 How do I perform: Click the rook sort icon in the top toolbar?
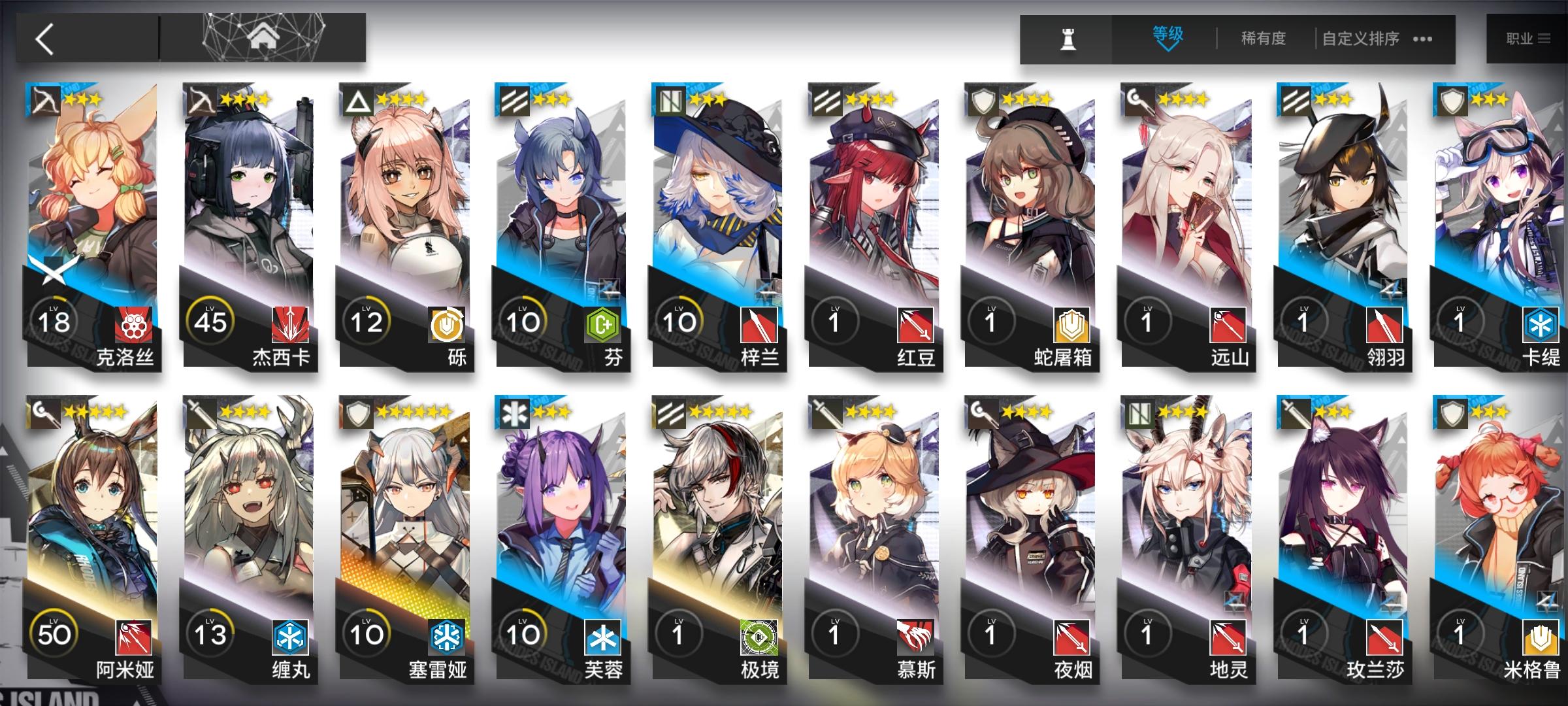tap(1066, 38)
